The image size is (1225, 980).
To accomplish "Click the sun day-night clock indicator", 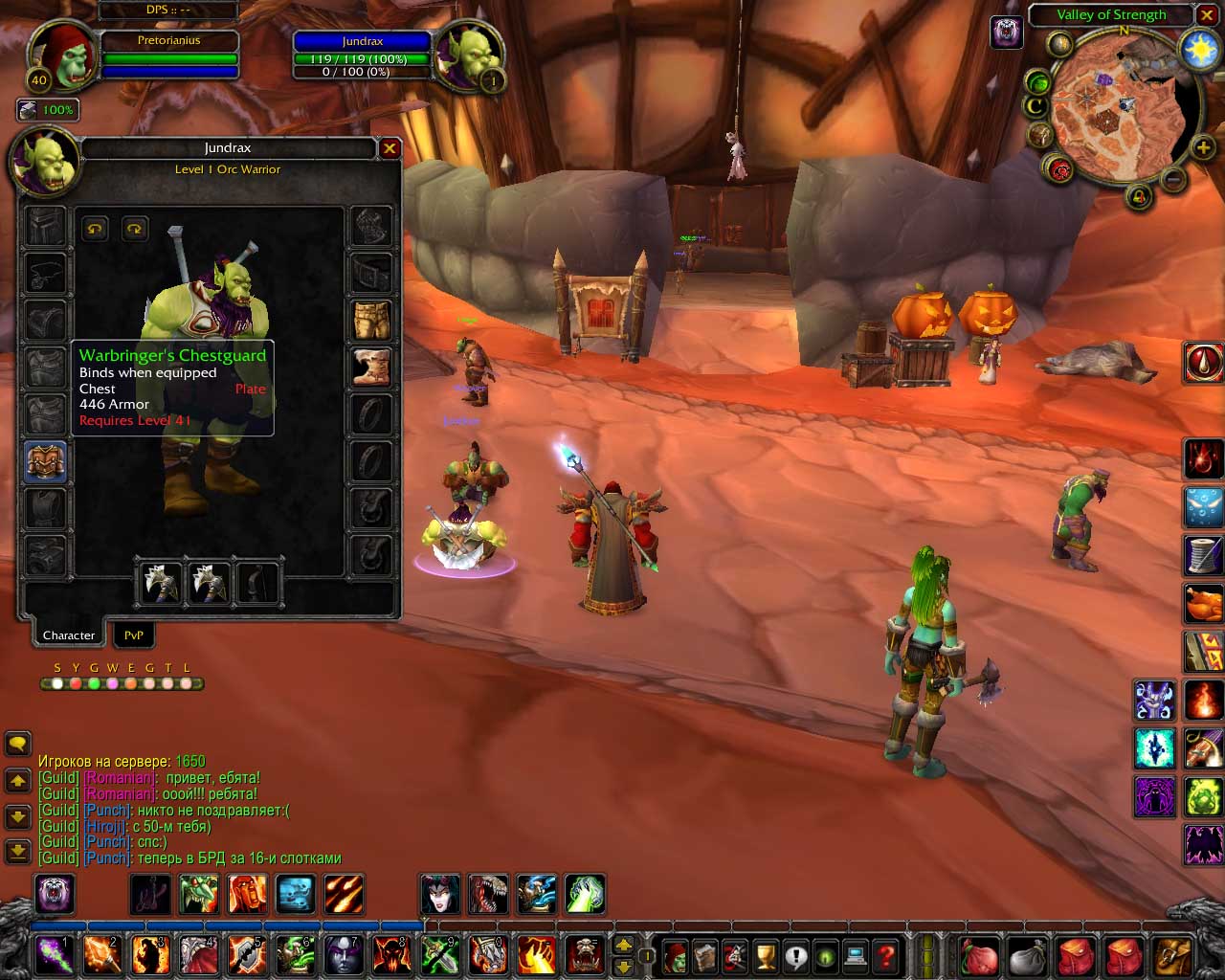I will click(x=1200, y=50).
